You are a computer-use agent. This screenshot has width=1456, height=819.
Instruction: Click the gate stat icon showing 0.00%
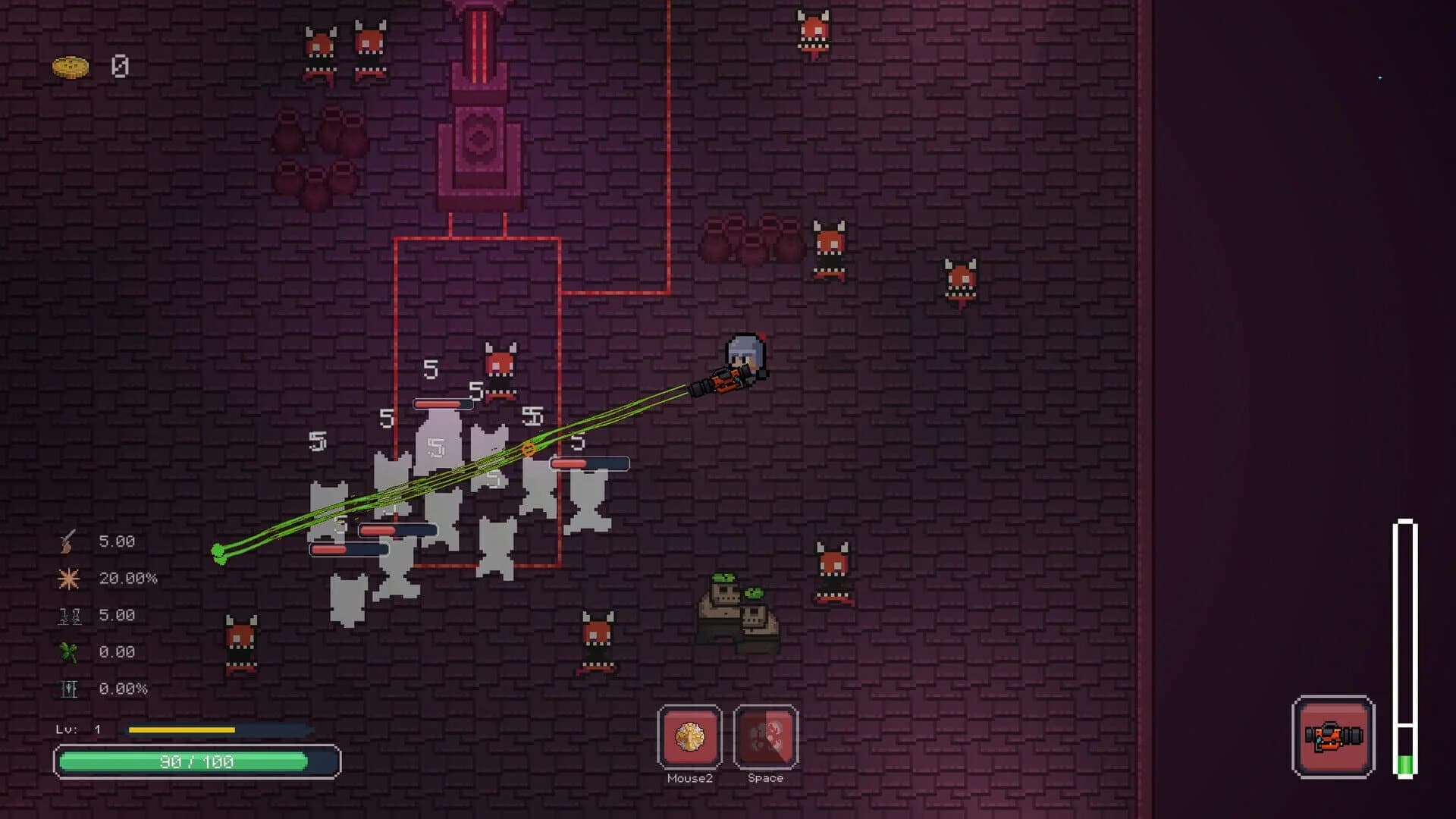coord(68,689)
